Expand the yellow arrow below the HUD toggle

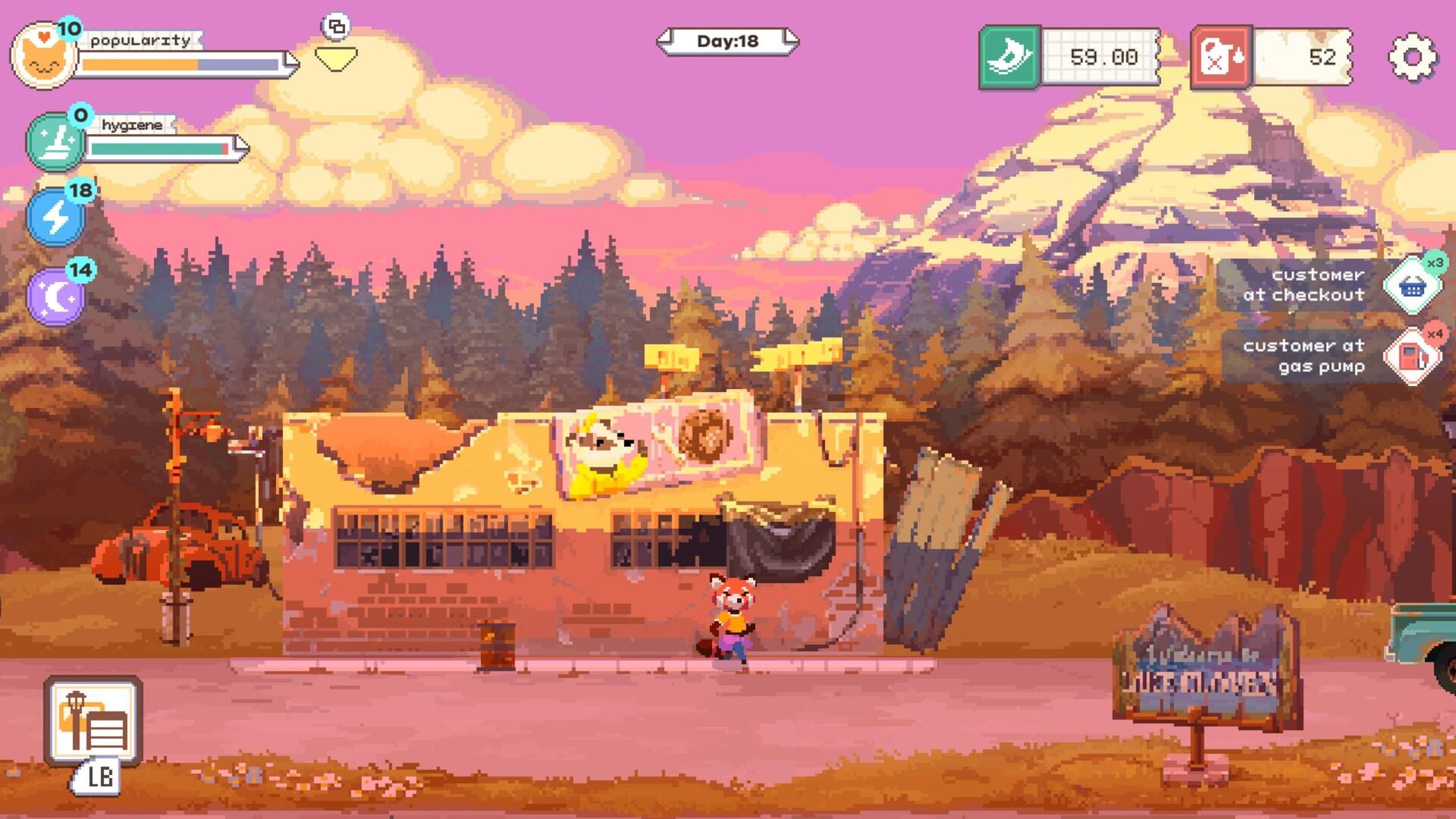pyautogui.click(x=336, y=56)
